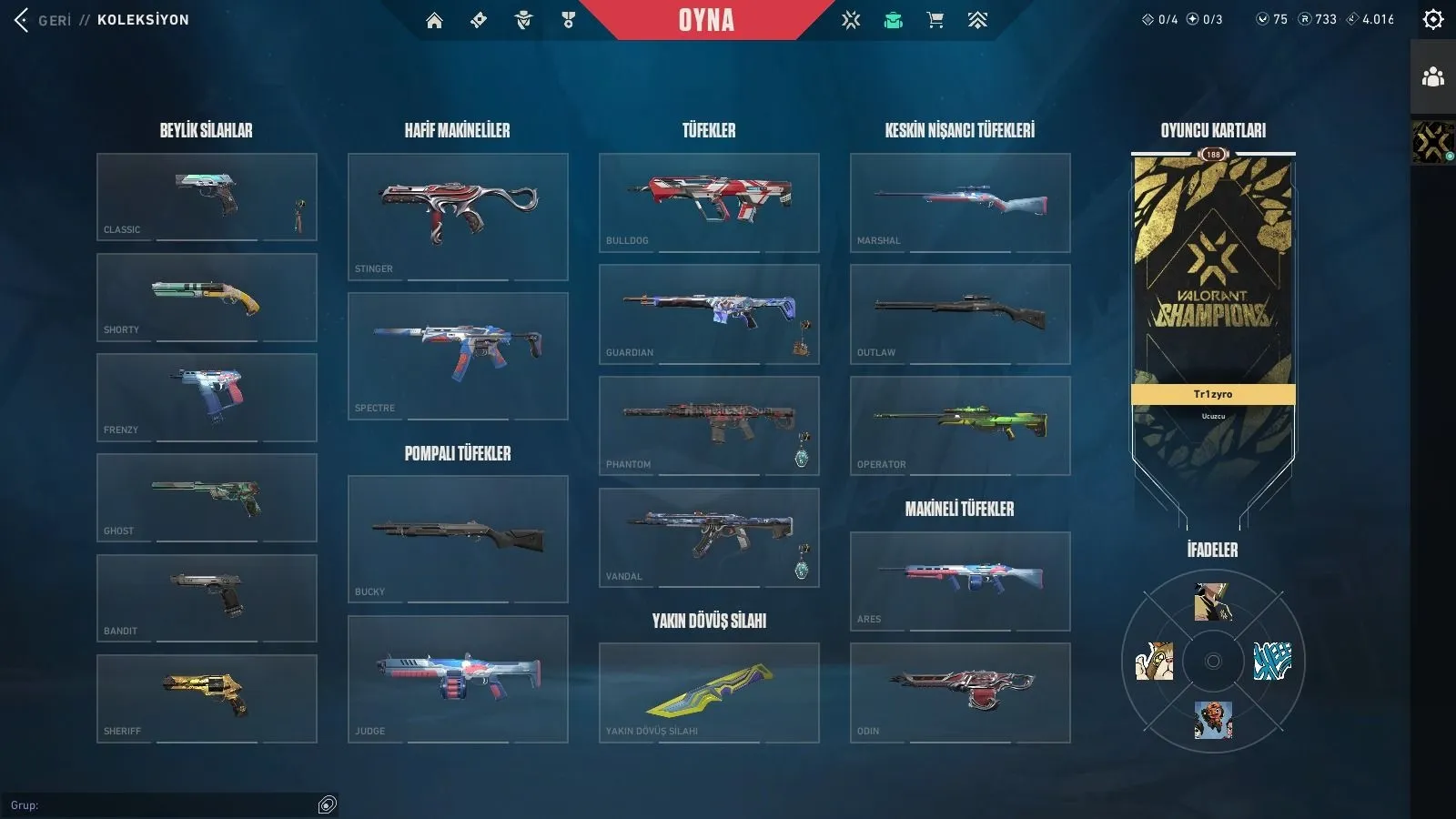The image size is (1456, 819).
Task: Open the Odin machine gun slot
Action: tap(960, 693)
